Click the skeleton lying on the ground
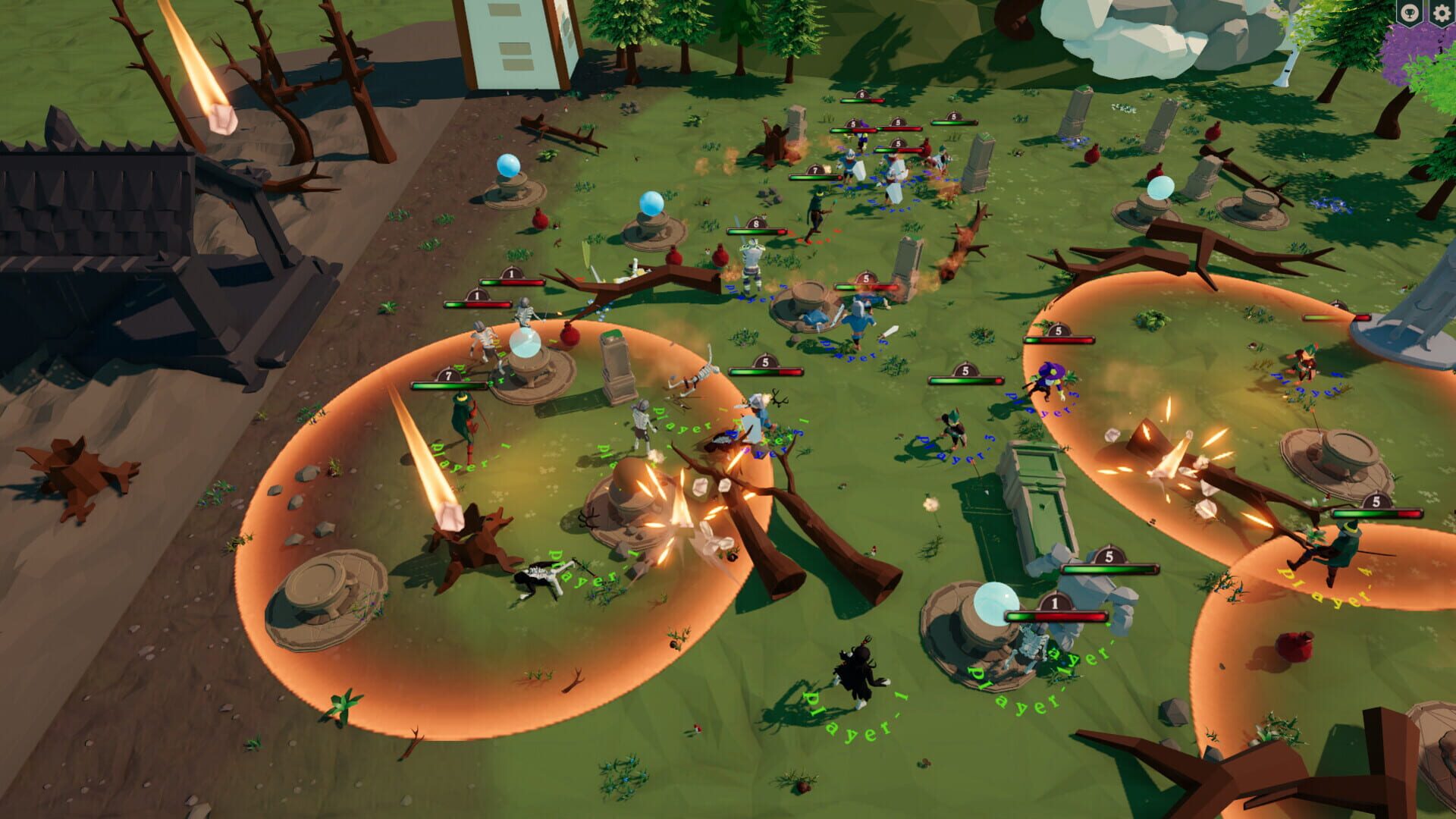1456x819 pixels. pyautogui.click(x=538, y=576)
